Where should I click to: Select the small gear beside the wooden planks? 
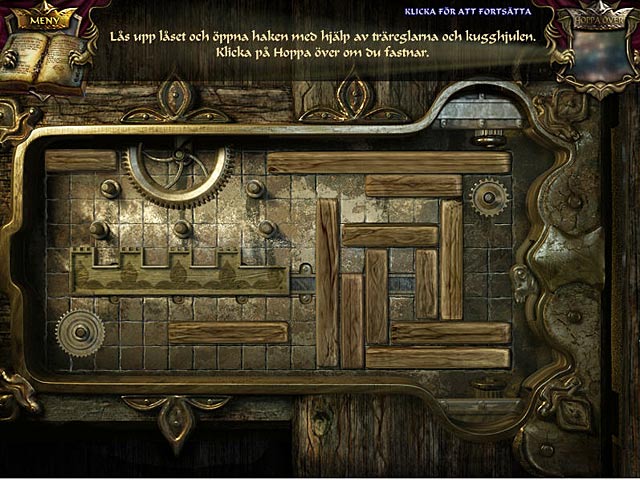coord(489,198)
